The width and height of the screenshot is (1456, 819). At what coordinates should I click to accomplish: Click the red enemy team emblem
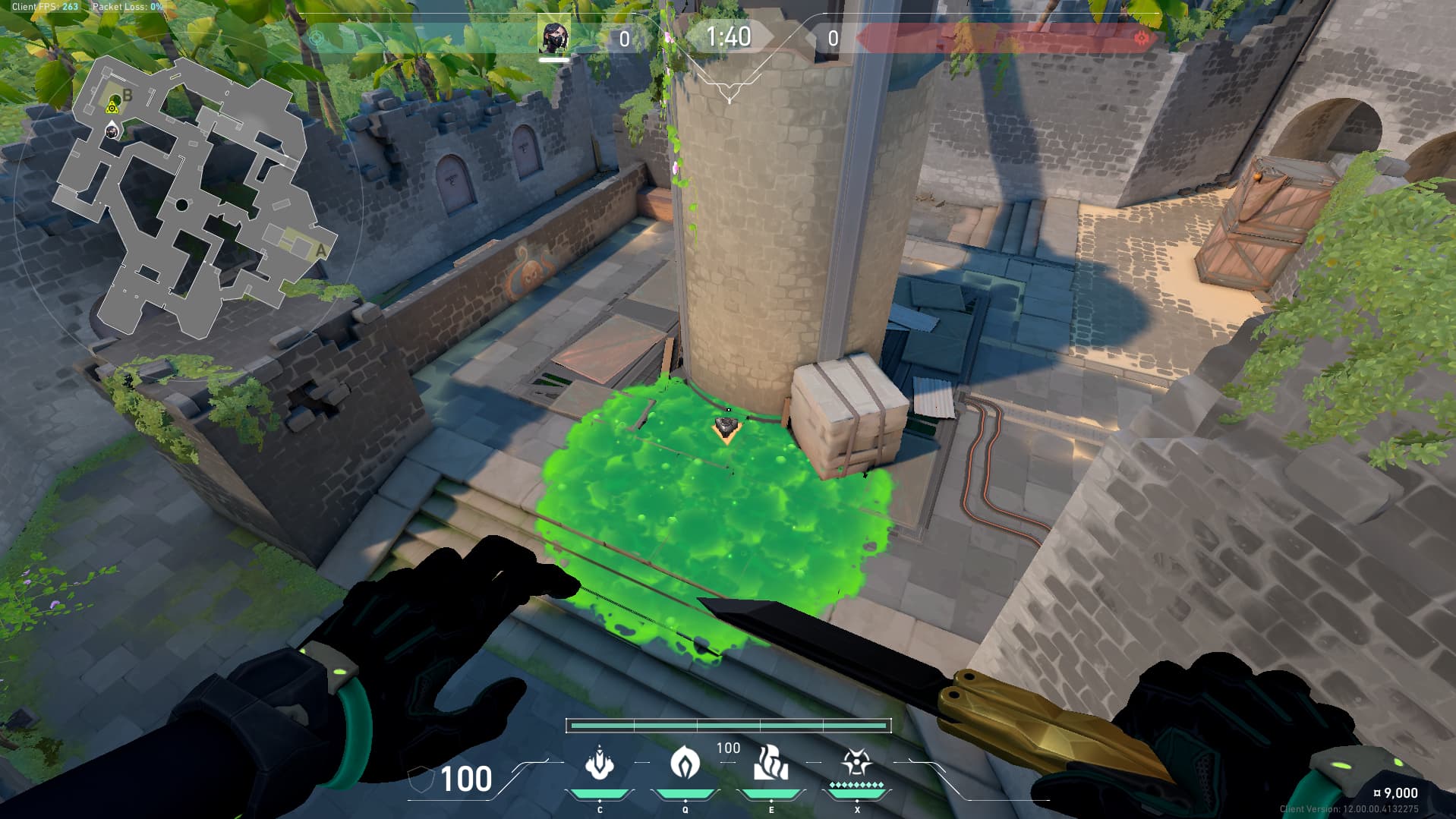[x=1140, y=38]
